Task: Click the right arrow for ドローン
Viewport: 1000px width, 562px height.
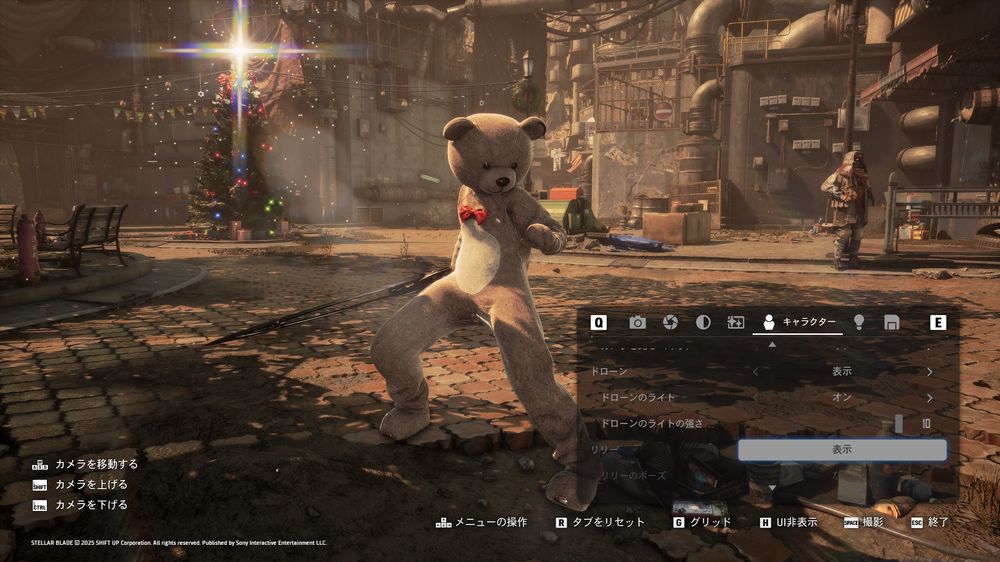Action: [929, 371]
